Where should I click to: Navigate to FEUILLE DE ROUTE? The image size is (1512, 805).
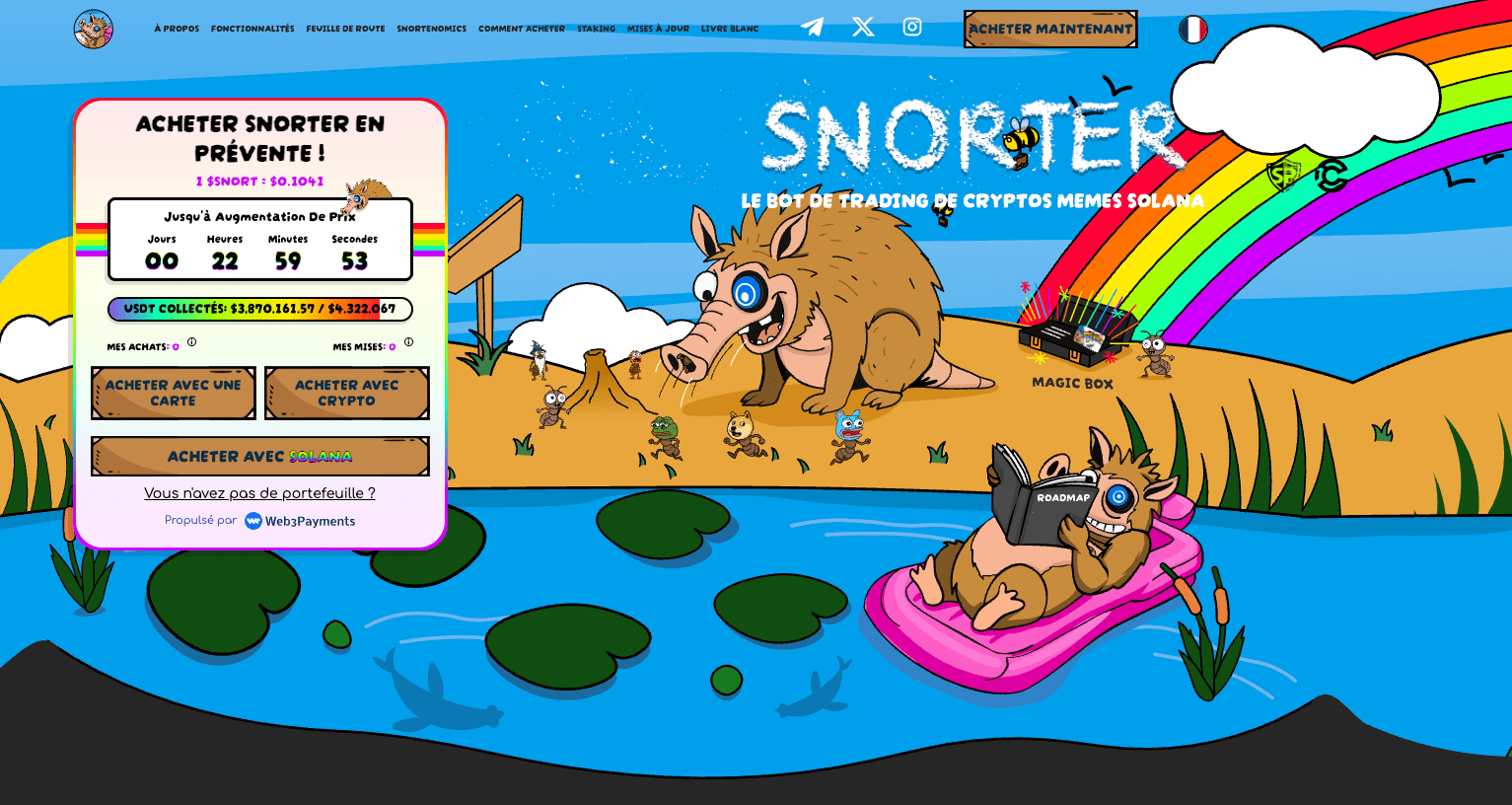click(345, 28)
